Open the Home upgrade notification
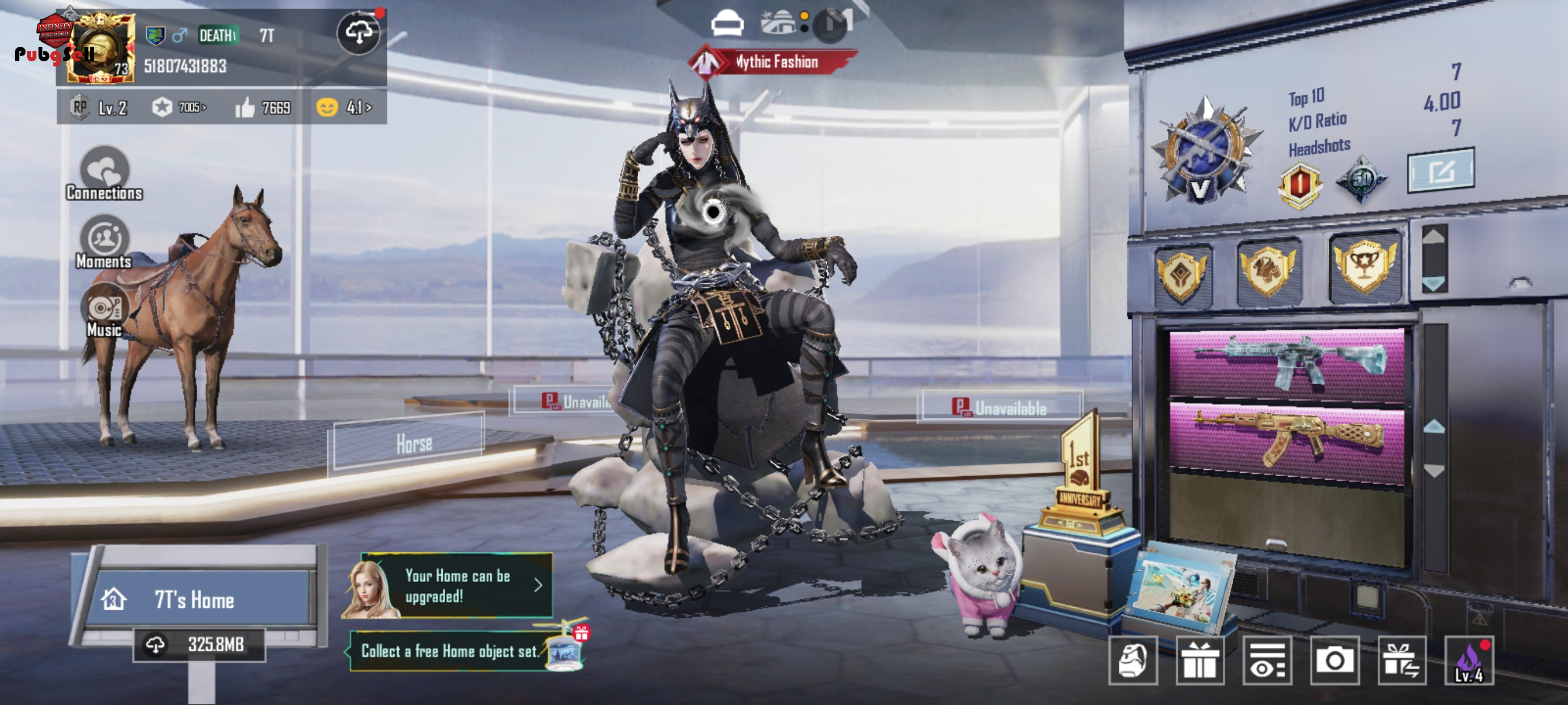 point(457,586)
